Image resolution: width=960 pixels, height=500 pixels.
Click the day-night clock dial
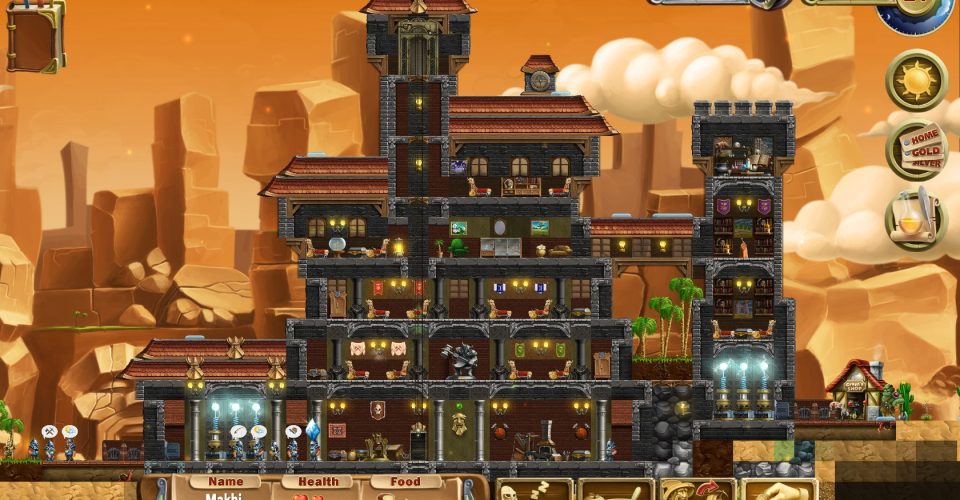pos(915,12)
